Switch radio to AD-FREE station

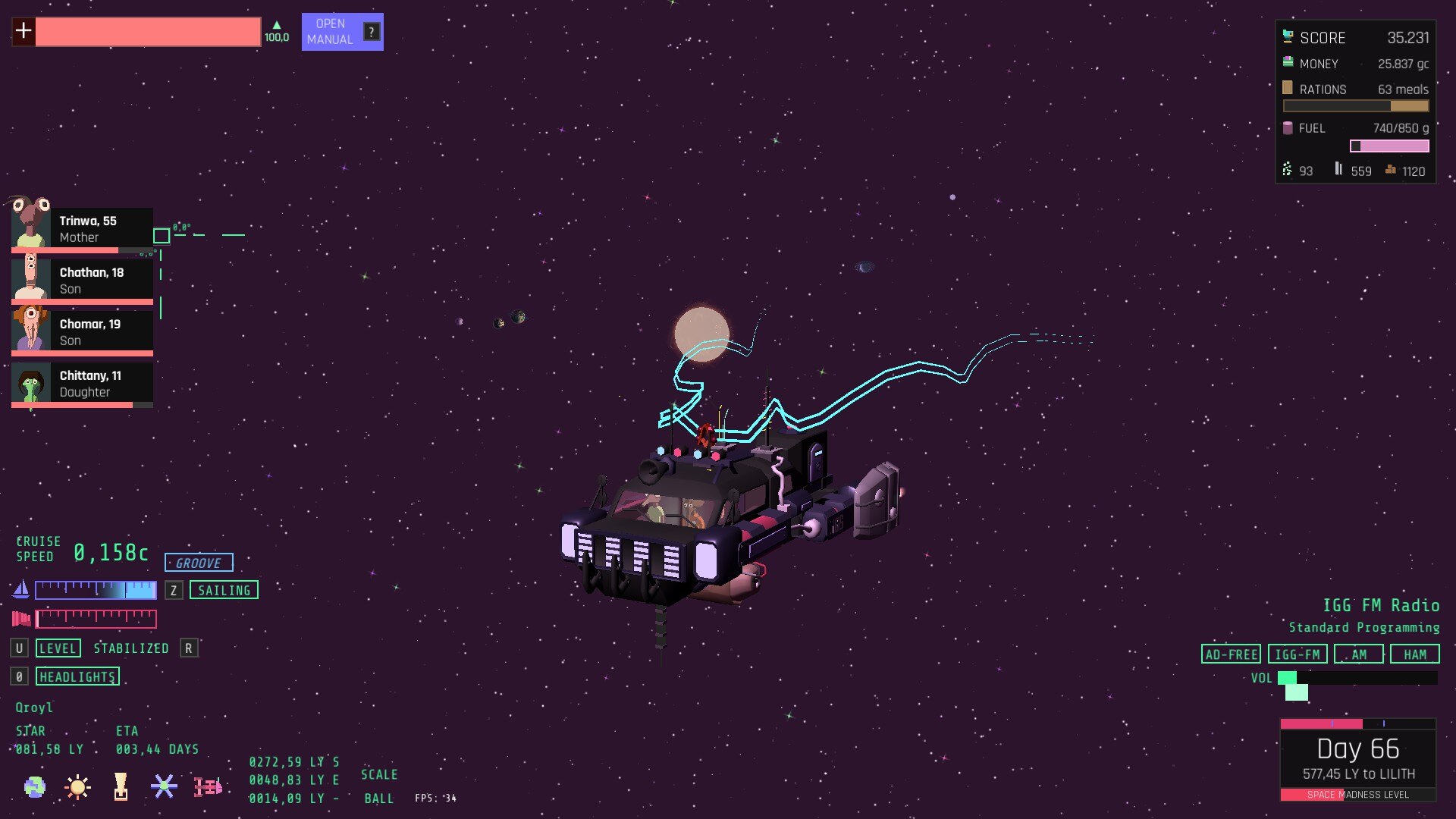tap(1231, 654)
